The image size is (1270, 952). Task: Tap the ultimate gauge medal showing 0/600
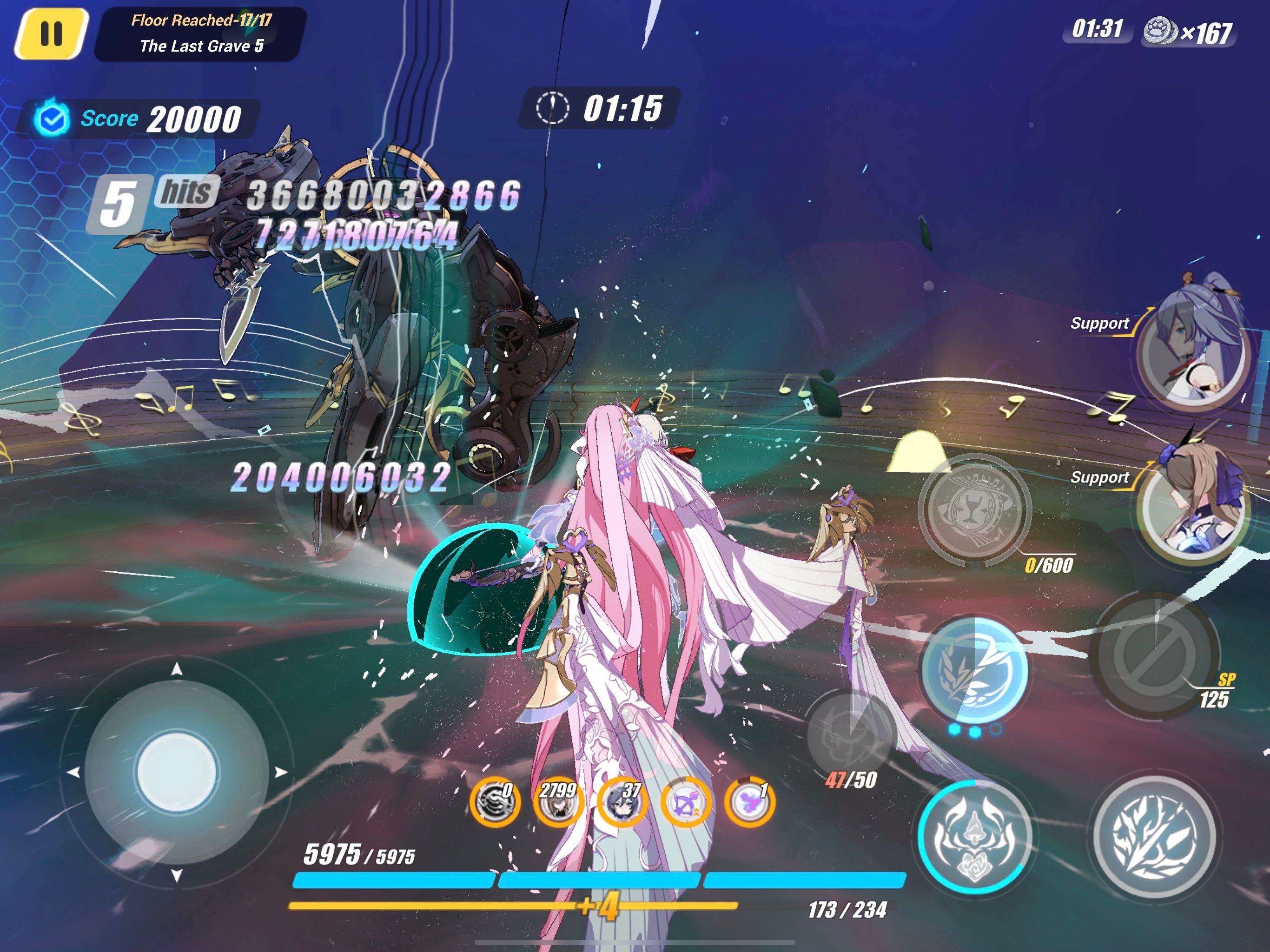[x=975, y=510]
